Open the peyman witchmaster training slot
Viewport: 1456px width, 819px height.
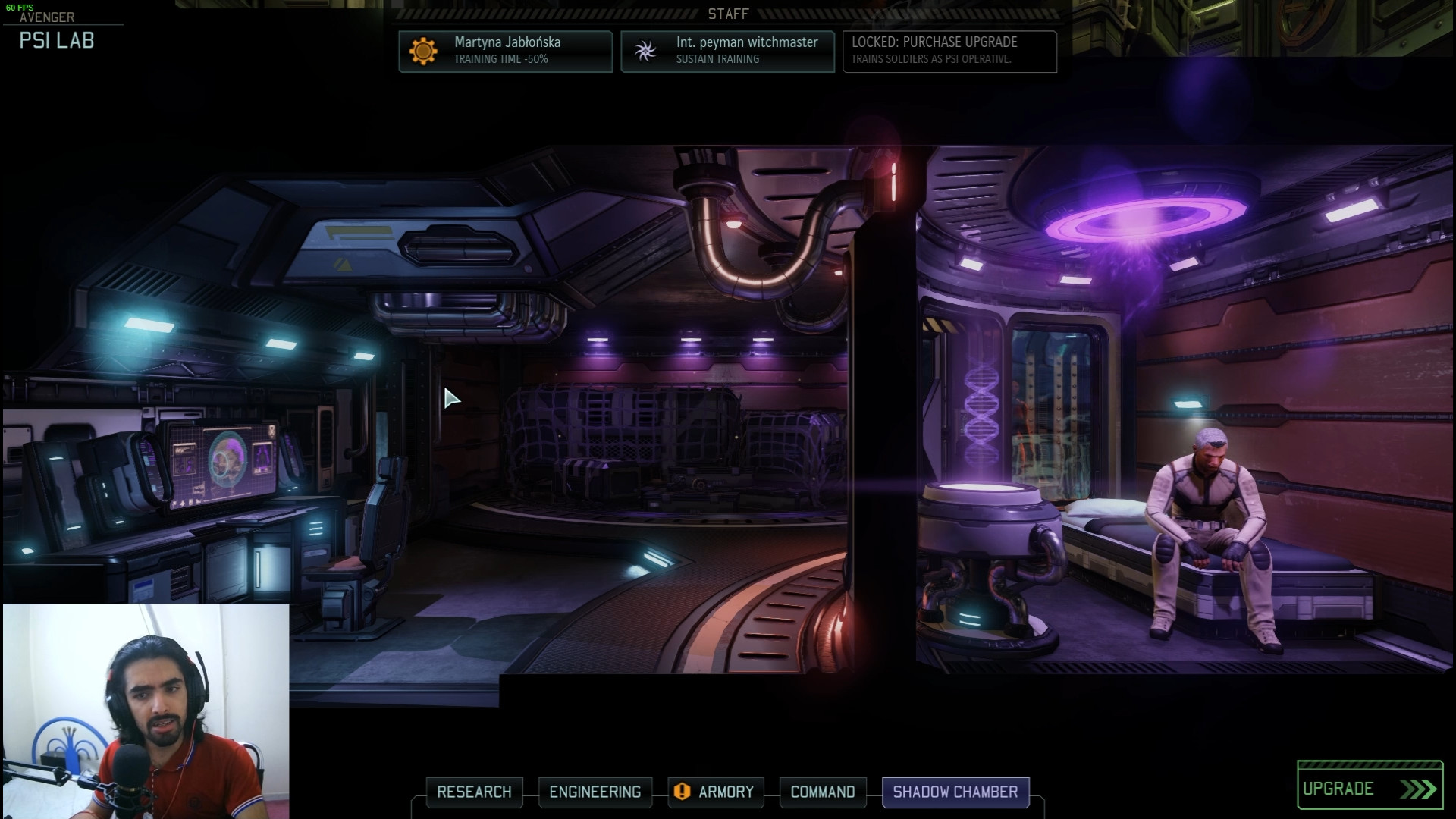pos(727,51)
